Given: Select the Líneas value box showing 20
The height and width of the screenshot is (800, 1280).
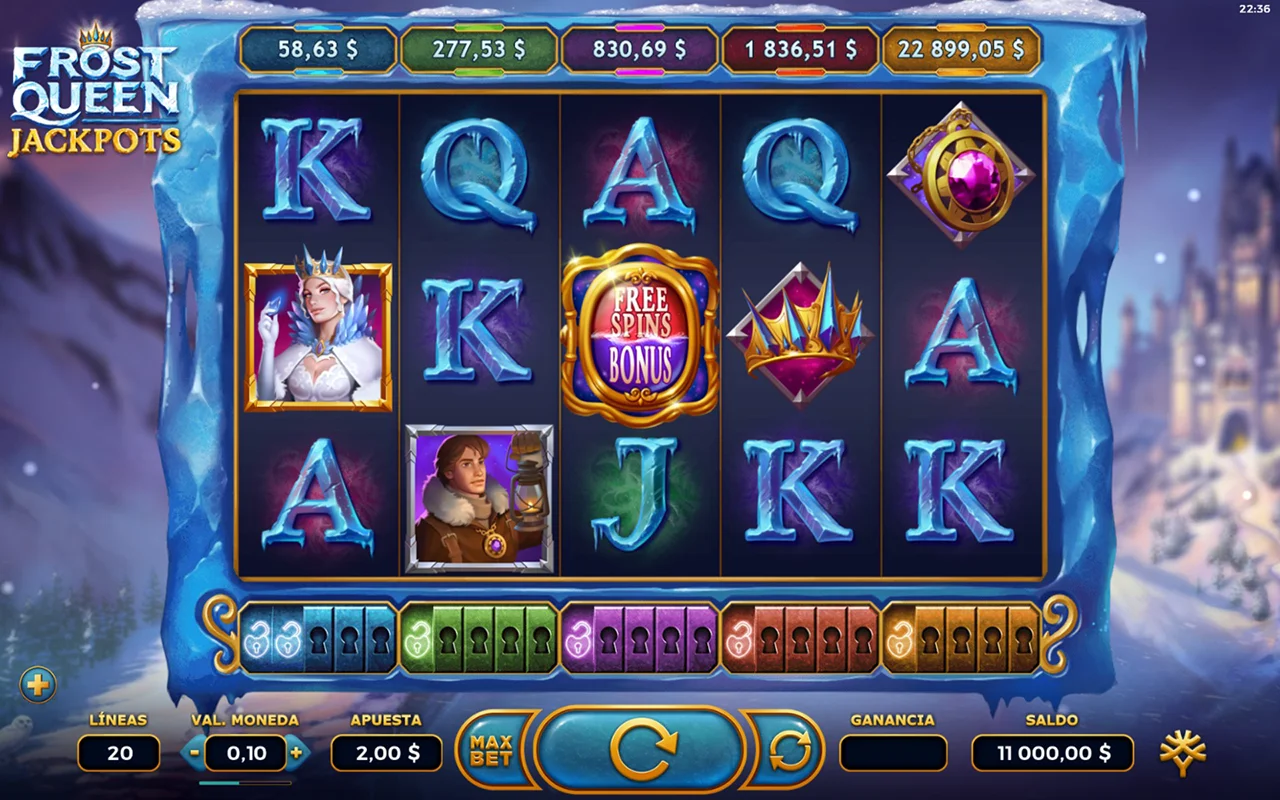Looking at the screenshot, I should 119,753.
